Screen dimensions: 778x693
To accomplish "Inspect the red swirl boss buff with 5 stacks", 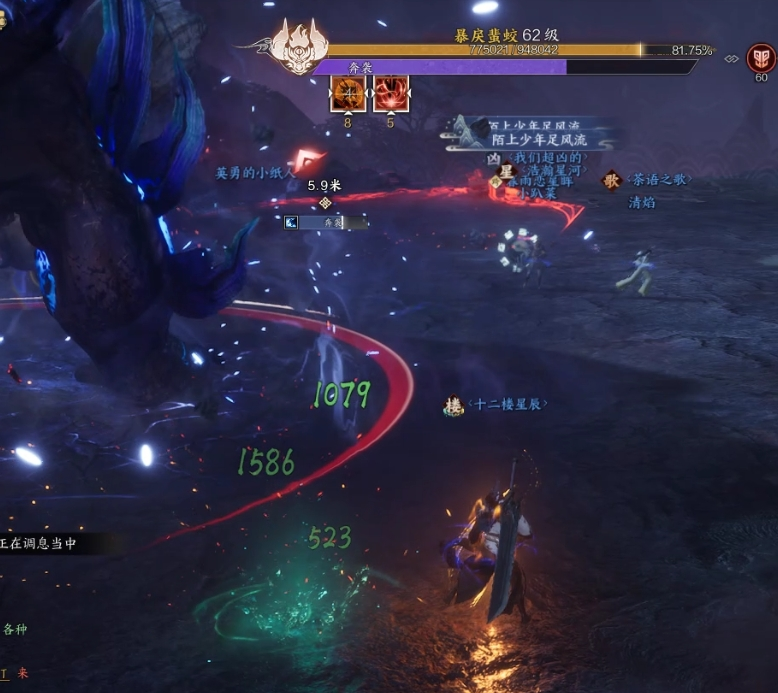I will point(390,95).
